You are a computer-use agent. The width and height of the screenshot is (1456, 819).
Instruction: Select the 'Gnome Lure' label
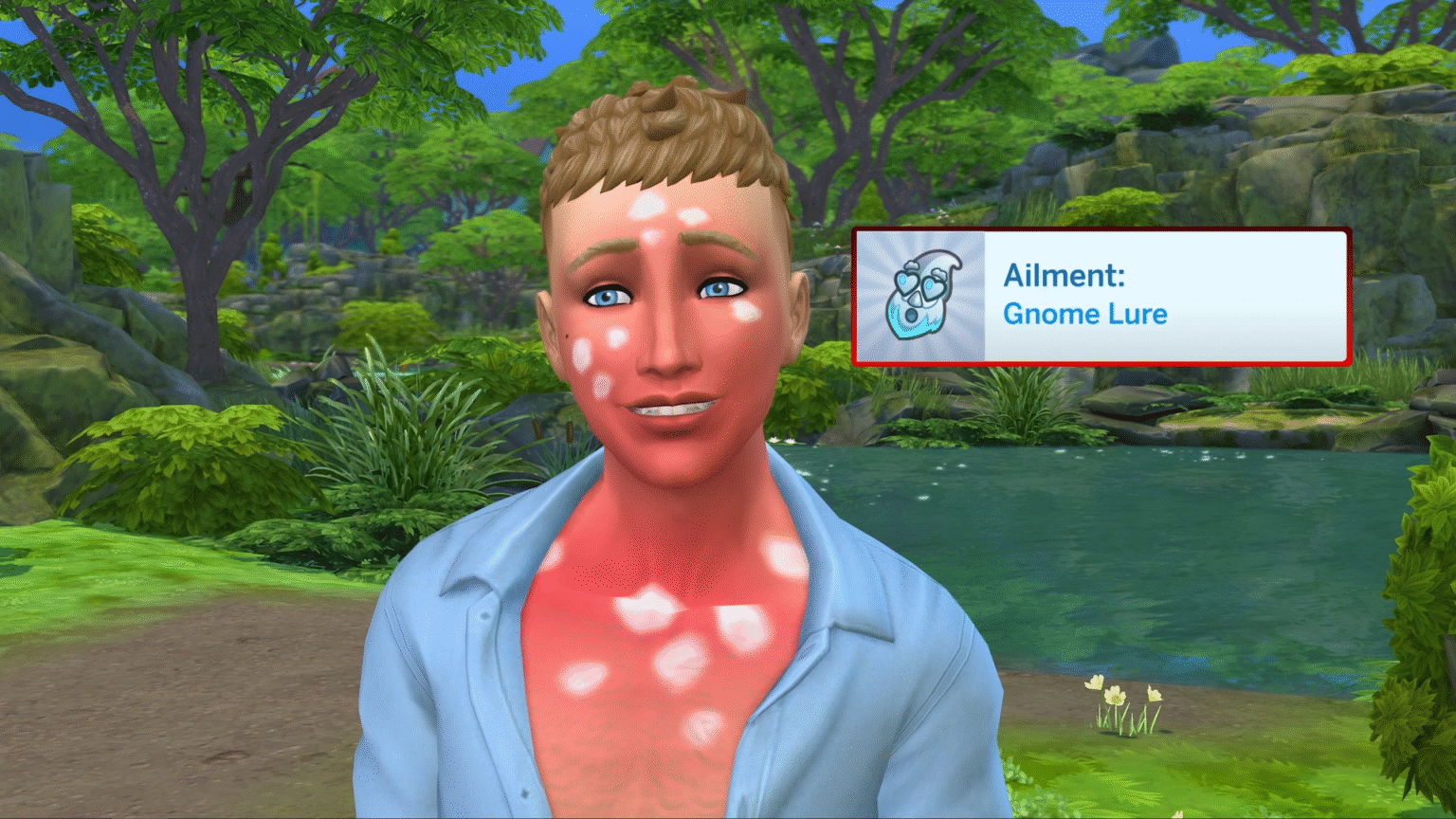tap(1086, 315)
